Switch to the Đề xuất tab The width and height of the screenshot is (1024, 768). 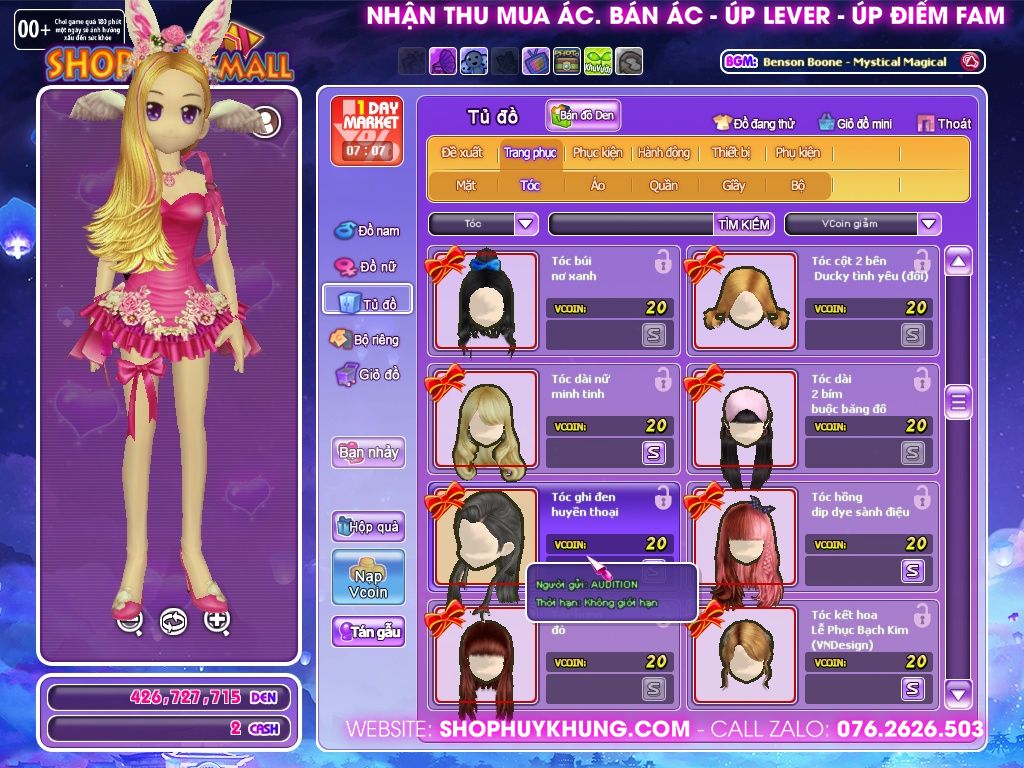(x=461, y=153)
